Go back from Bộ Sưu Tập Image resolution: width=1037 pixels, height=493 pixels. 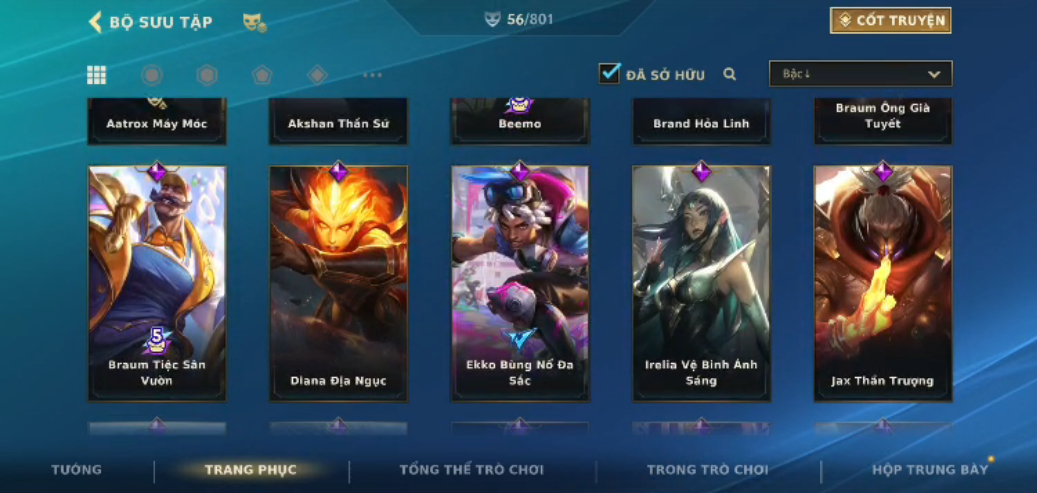(x=96, y=22)
